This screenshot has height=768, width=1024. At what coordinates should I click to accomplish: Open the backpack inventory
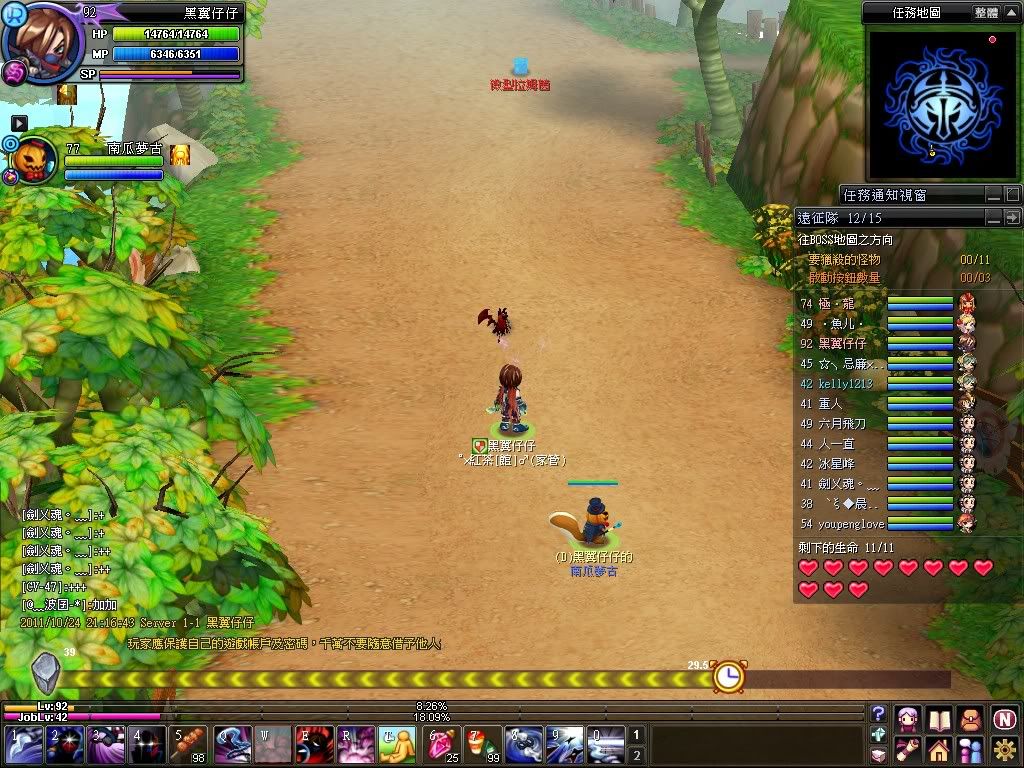coord(971,718)
